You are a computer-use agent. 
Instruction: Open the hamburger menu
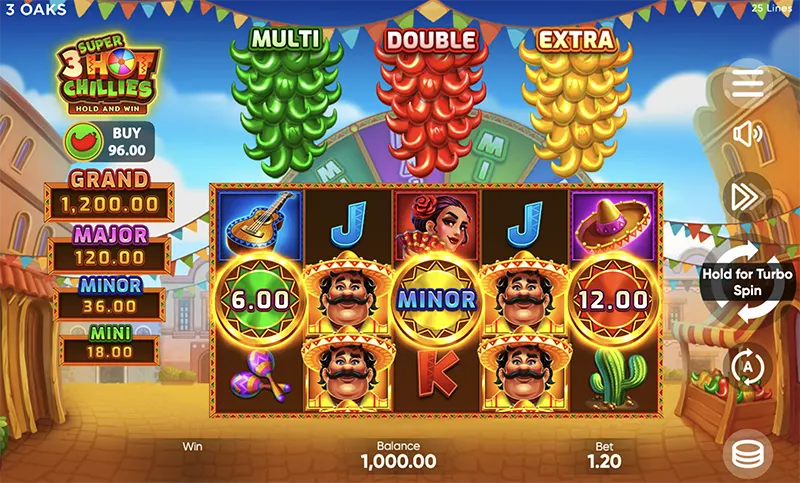pos(747,84)
